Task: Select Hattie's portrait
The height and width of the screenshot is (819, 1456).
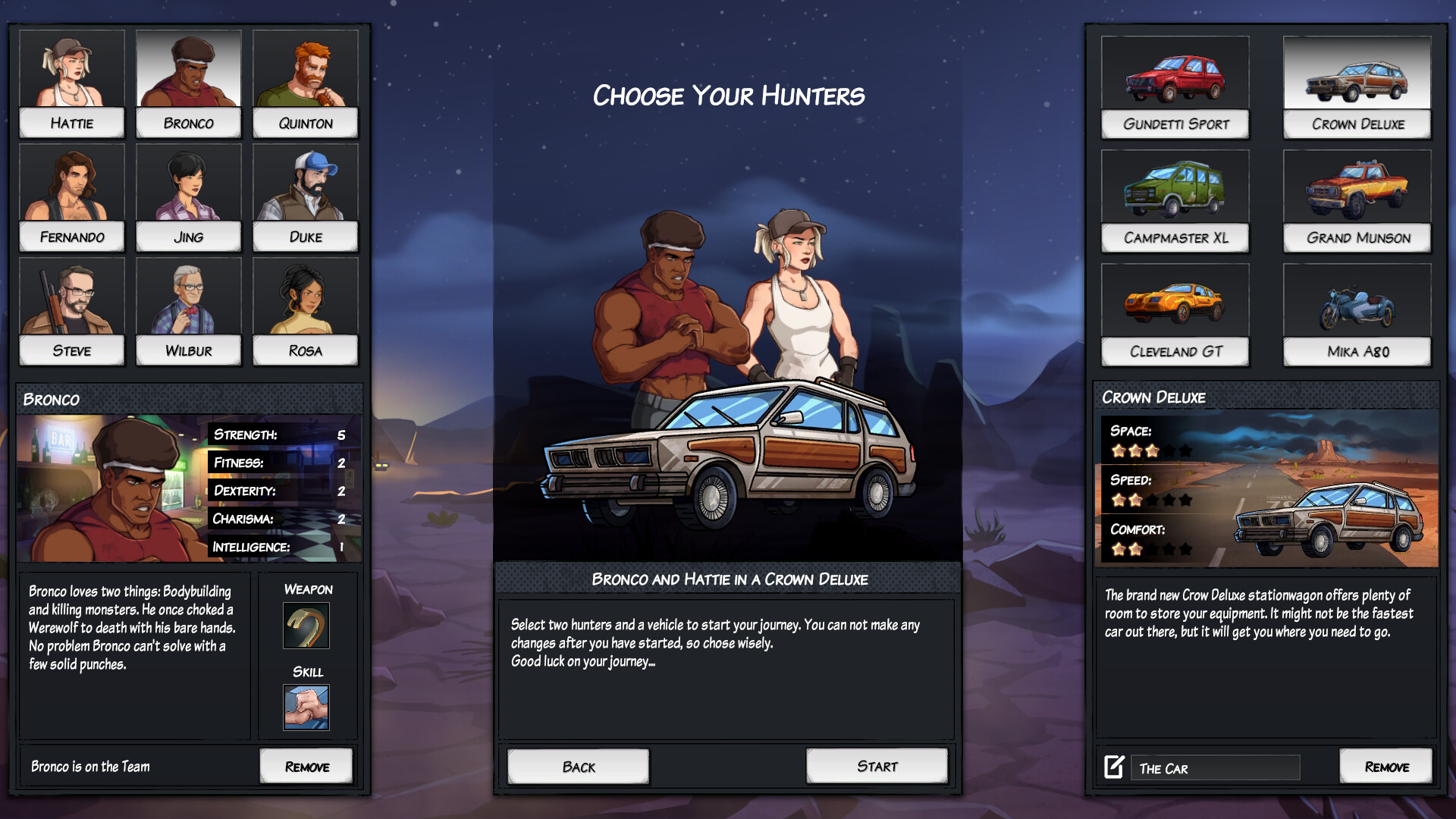Action: pos(71,68)
